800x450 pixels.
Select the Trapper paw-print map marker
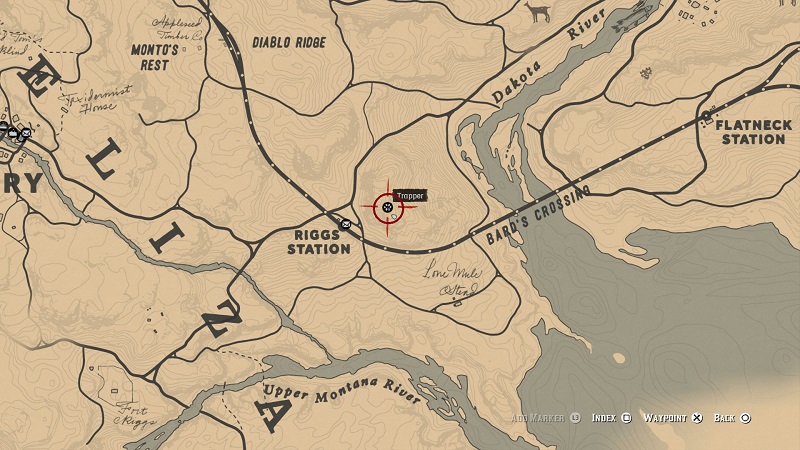point(387,207)
